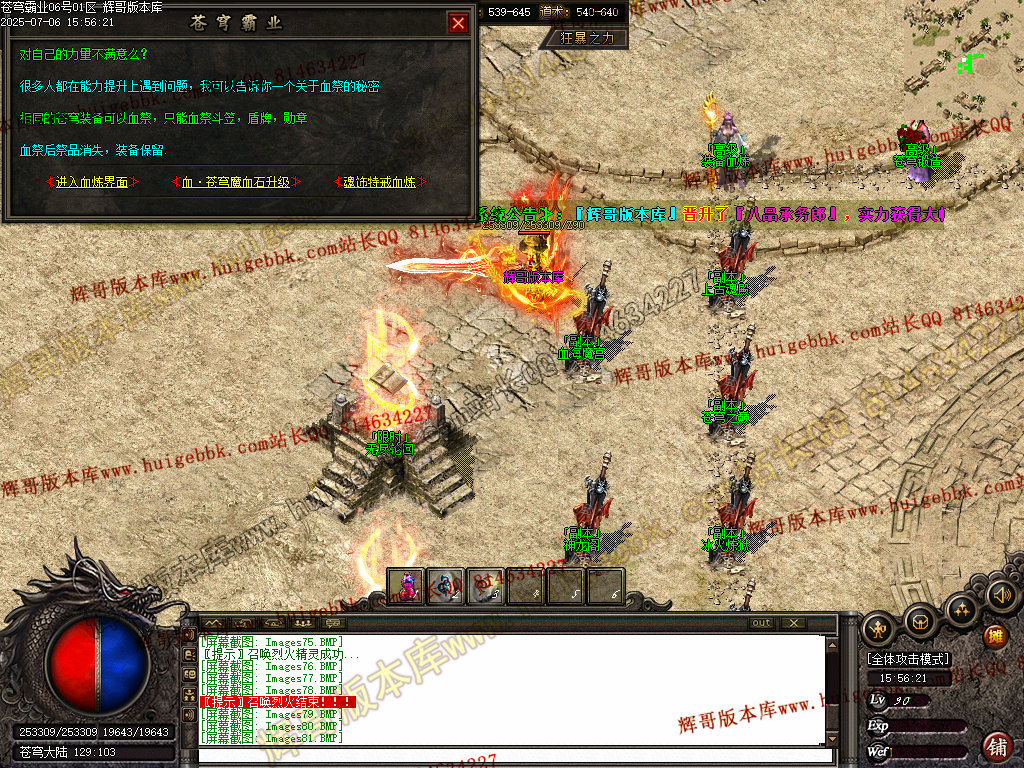This screenshot has width=1024, height=768.
Task: Close the 苍穹霸业 dialog window
Action: 458,23
